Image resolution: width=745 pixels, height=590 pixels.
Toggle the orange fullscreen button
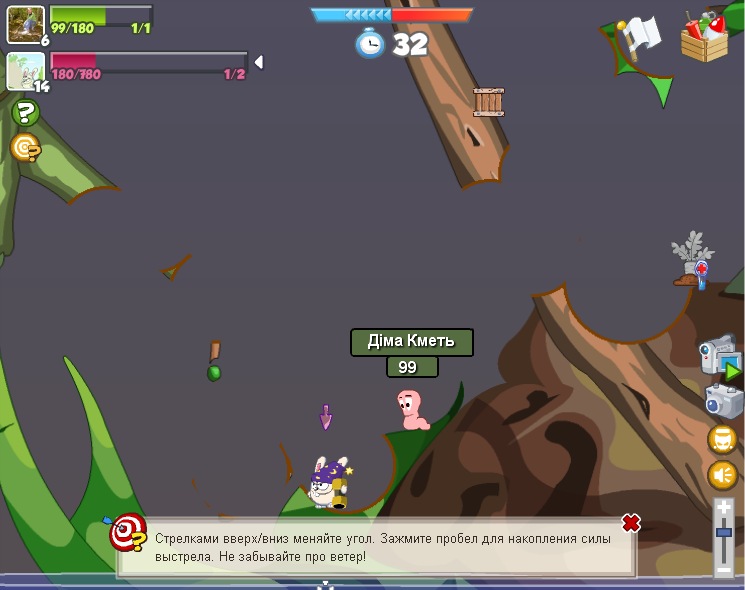pyautogui.click(x=722, y=439)
